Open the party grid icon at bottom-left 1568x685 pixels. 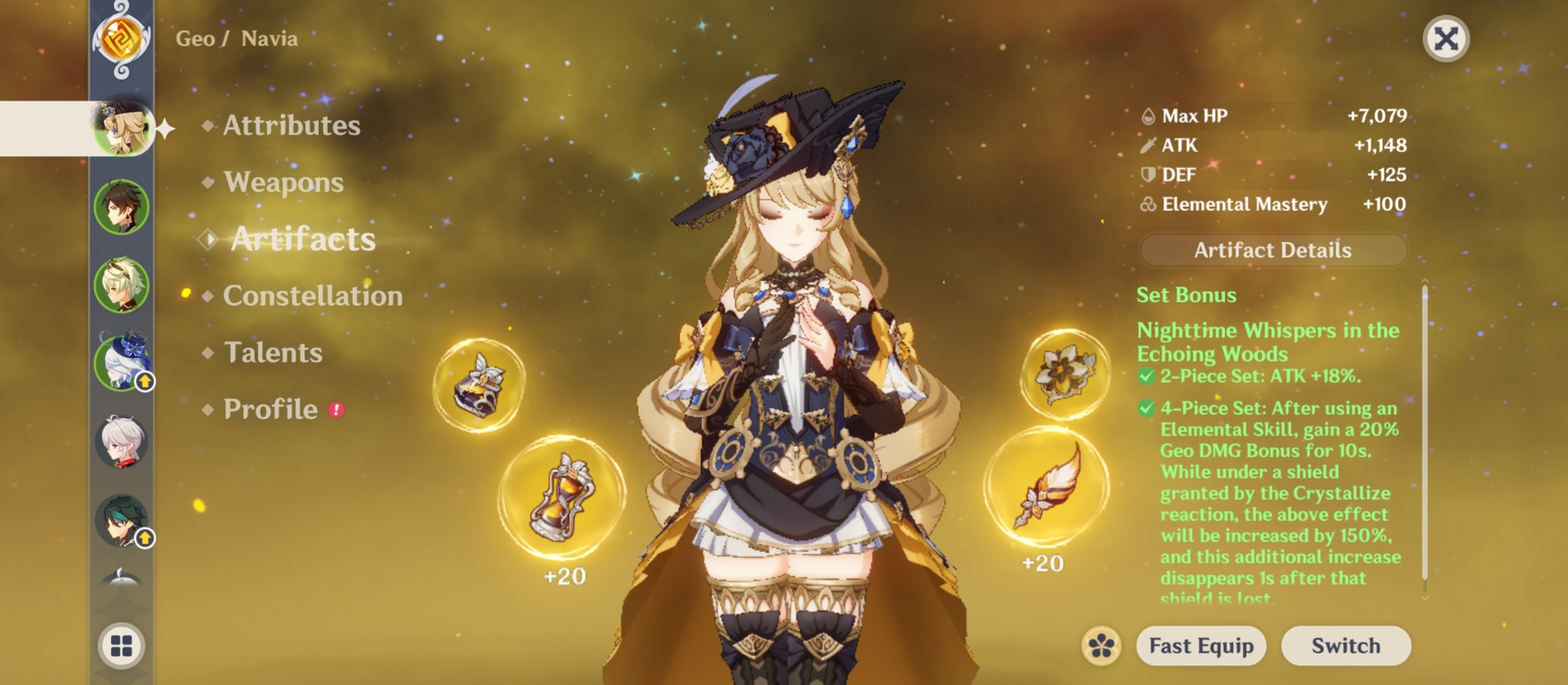coord(122,645)
